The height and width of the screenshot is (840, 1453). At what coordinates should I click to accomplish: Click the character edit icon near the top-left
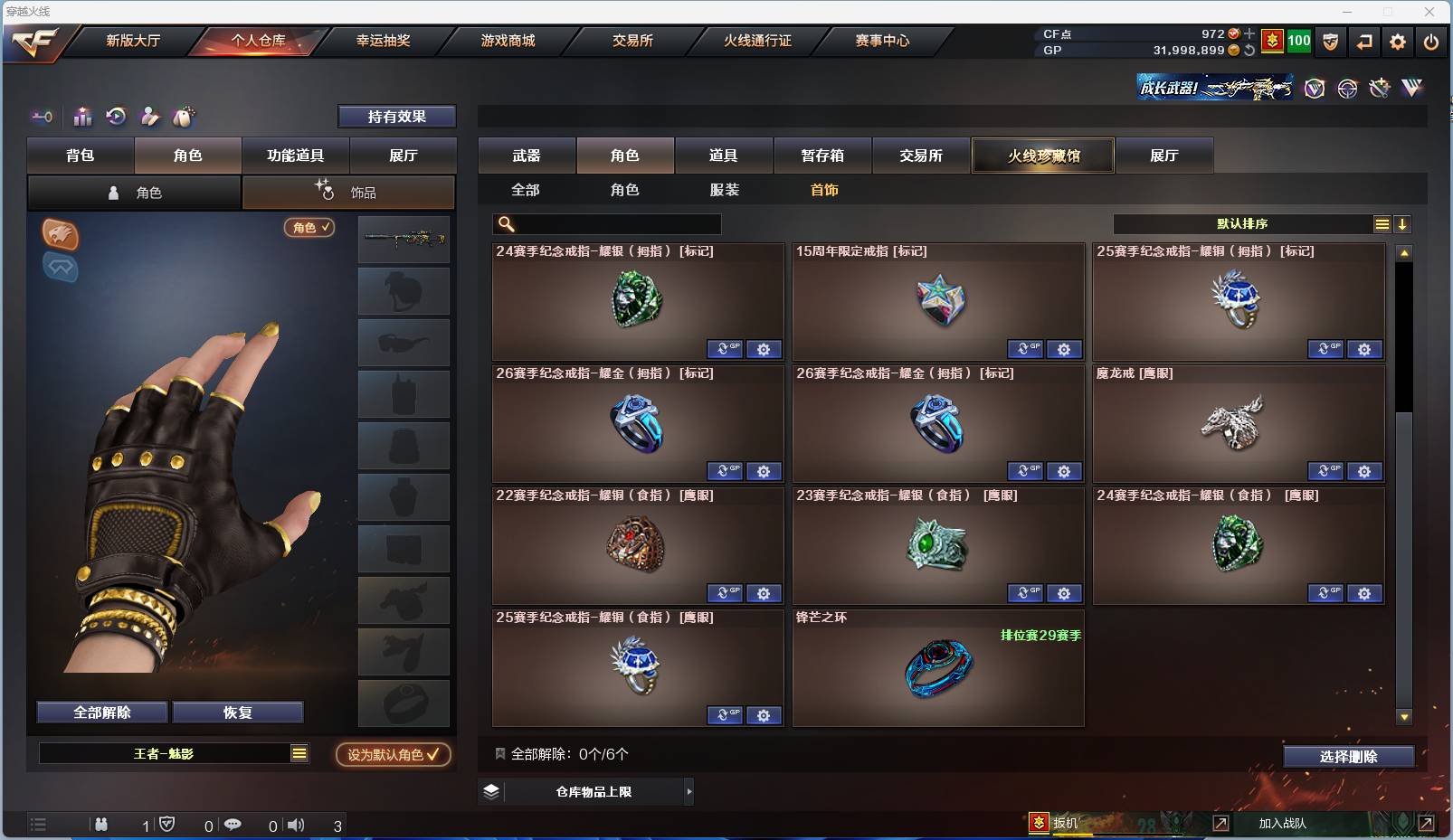click(x=149, y=117)
